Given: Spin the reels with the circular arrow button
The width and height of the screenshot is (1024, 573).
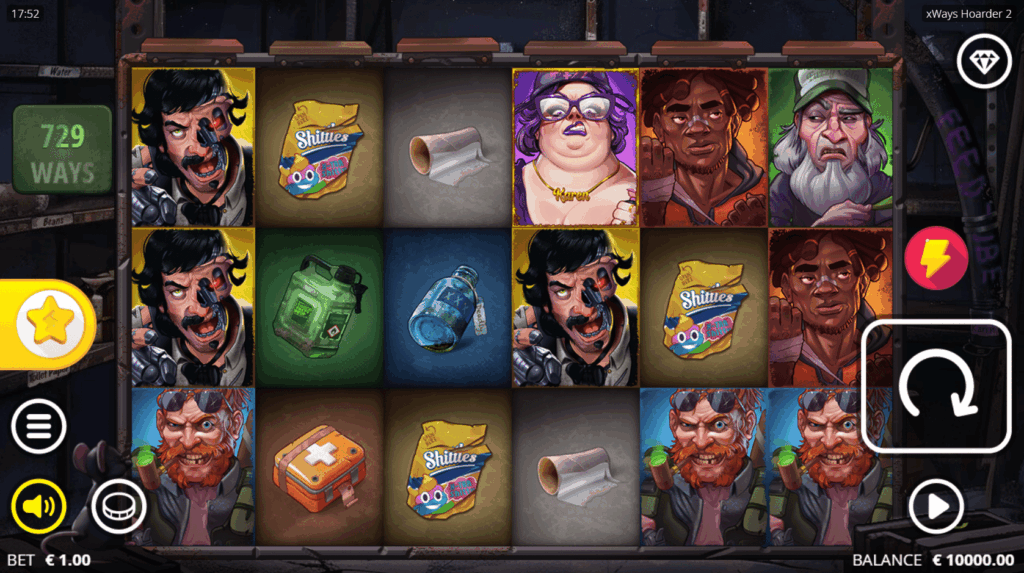Looking at the screenshot, I should pos(936,385).
